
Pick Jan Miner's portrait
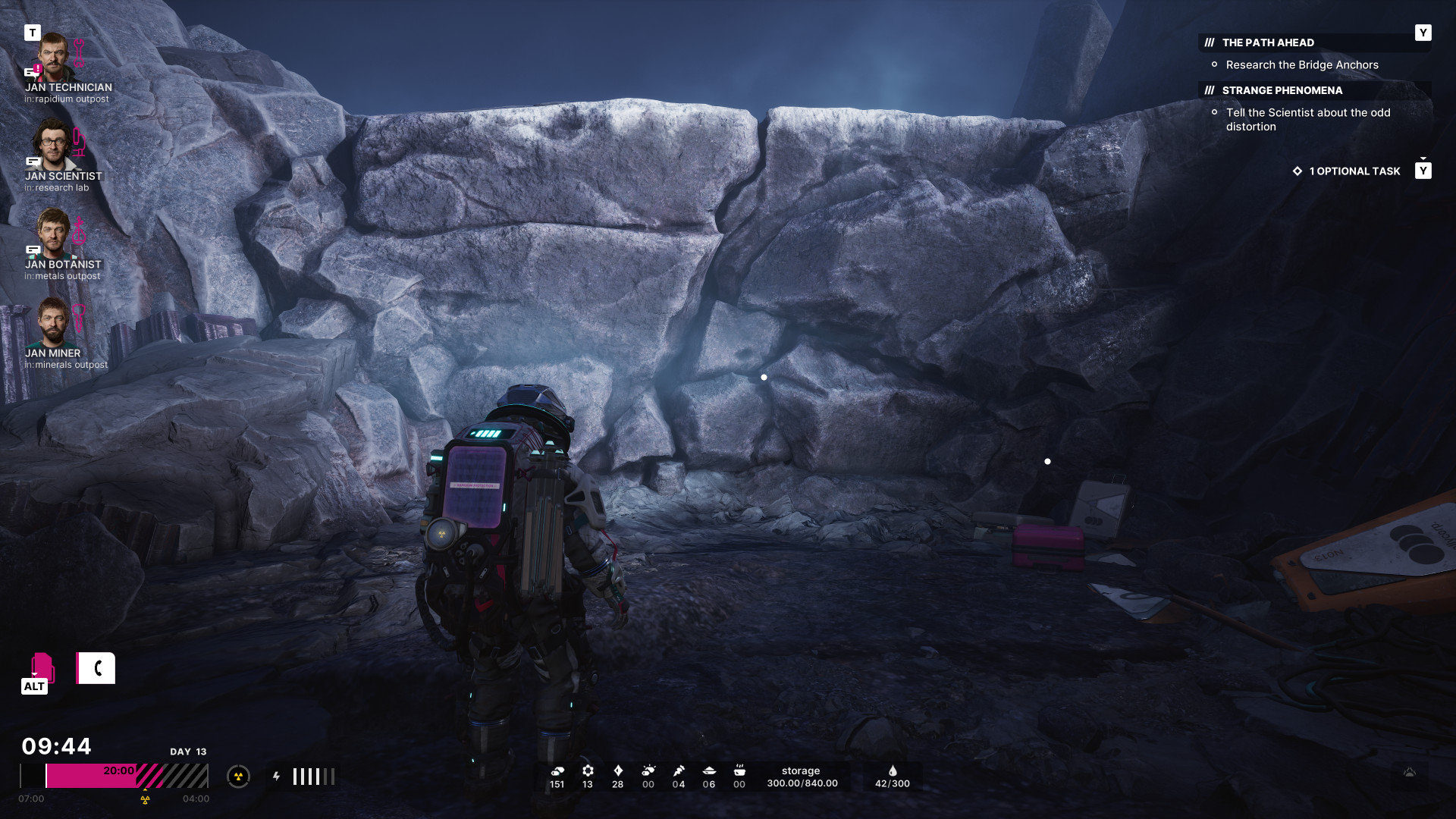(53, 322)
